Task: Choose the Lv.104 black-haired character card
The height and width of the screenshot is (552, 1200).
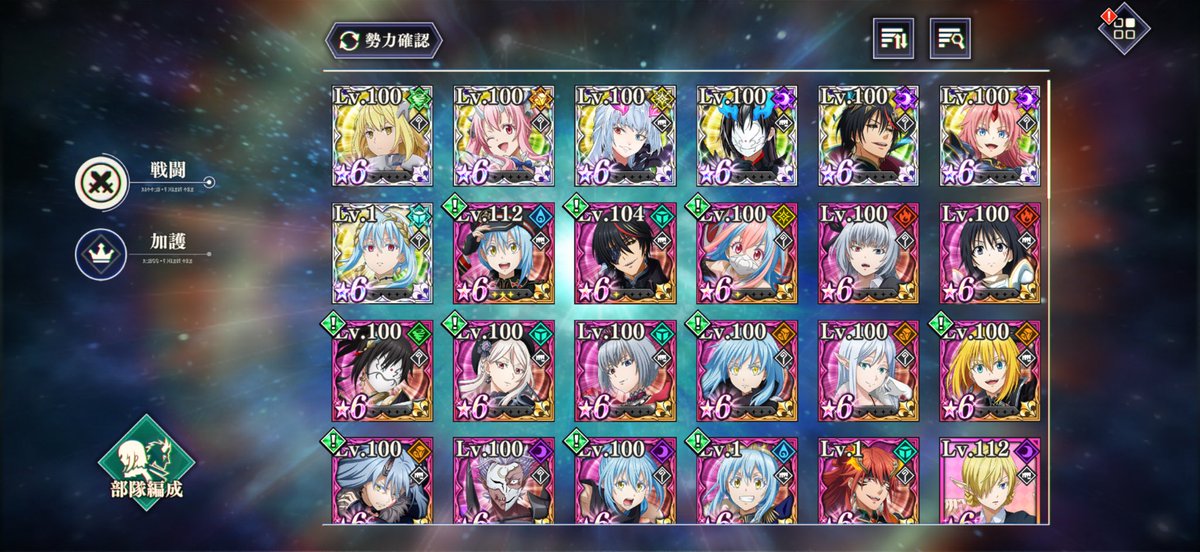Action: (626, 254)
